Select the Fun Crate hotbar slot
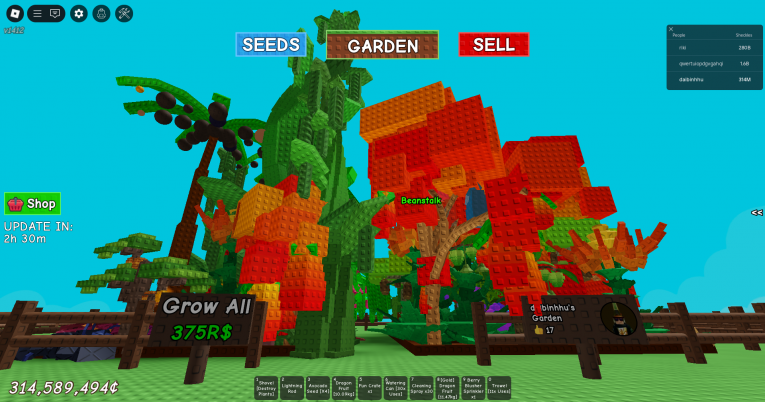Viewport: 765px width, 402px height. [x=369, y=388]
